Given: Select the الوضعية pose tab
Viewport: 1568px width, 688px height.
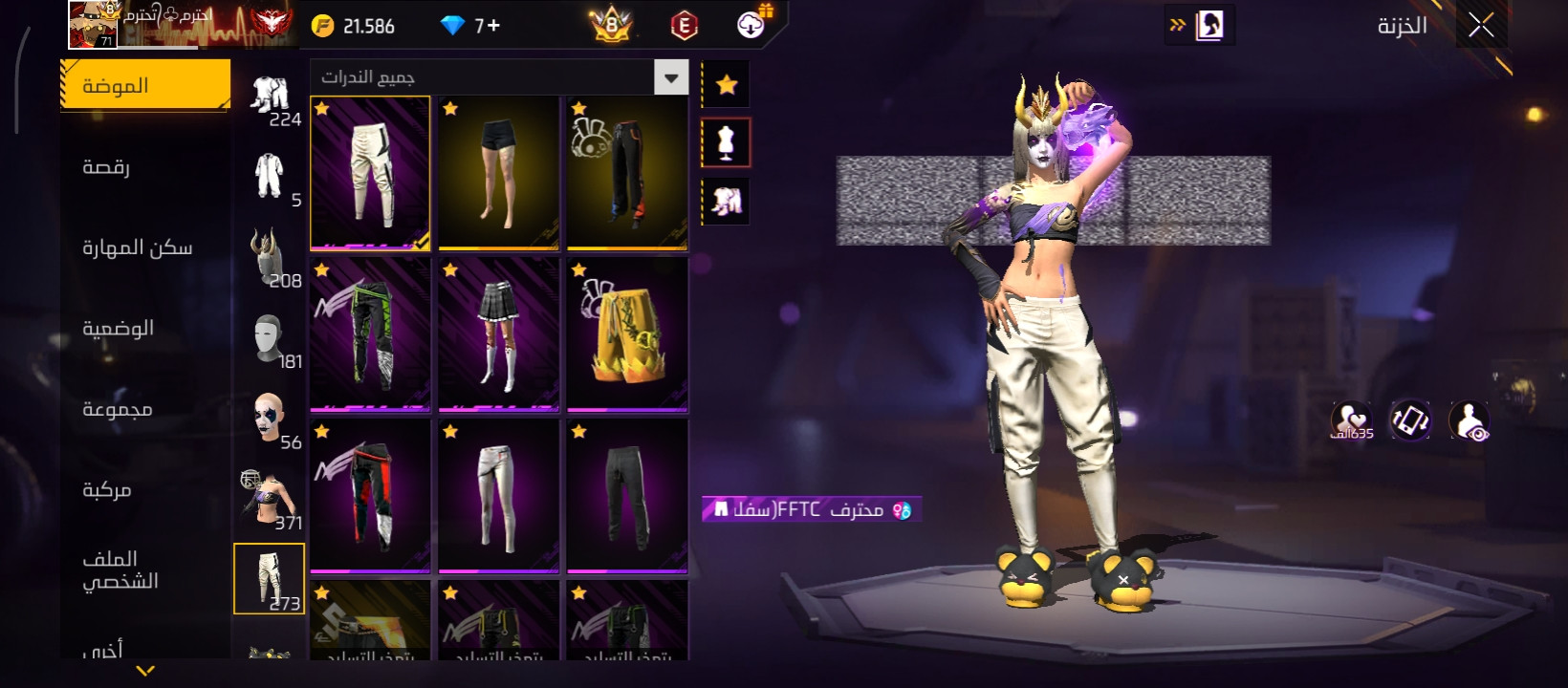Looking at the screenshot, I should (118, 329).
